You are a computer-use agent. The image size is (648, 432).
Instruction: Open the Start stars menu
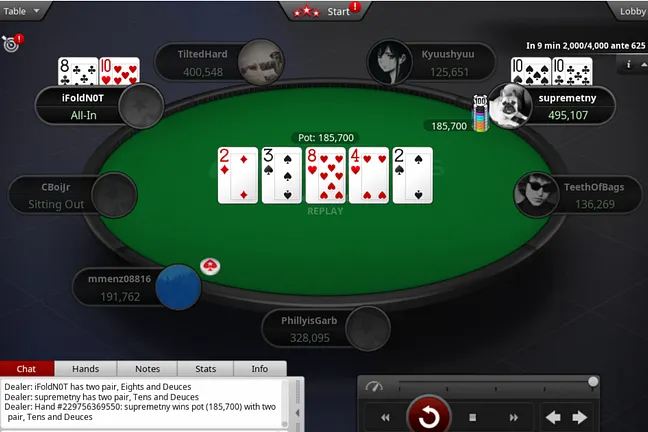pos(325,11)
